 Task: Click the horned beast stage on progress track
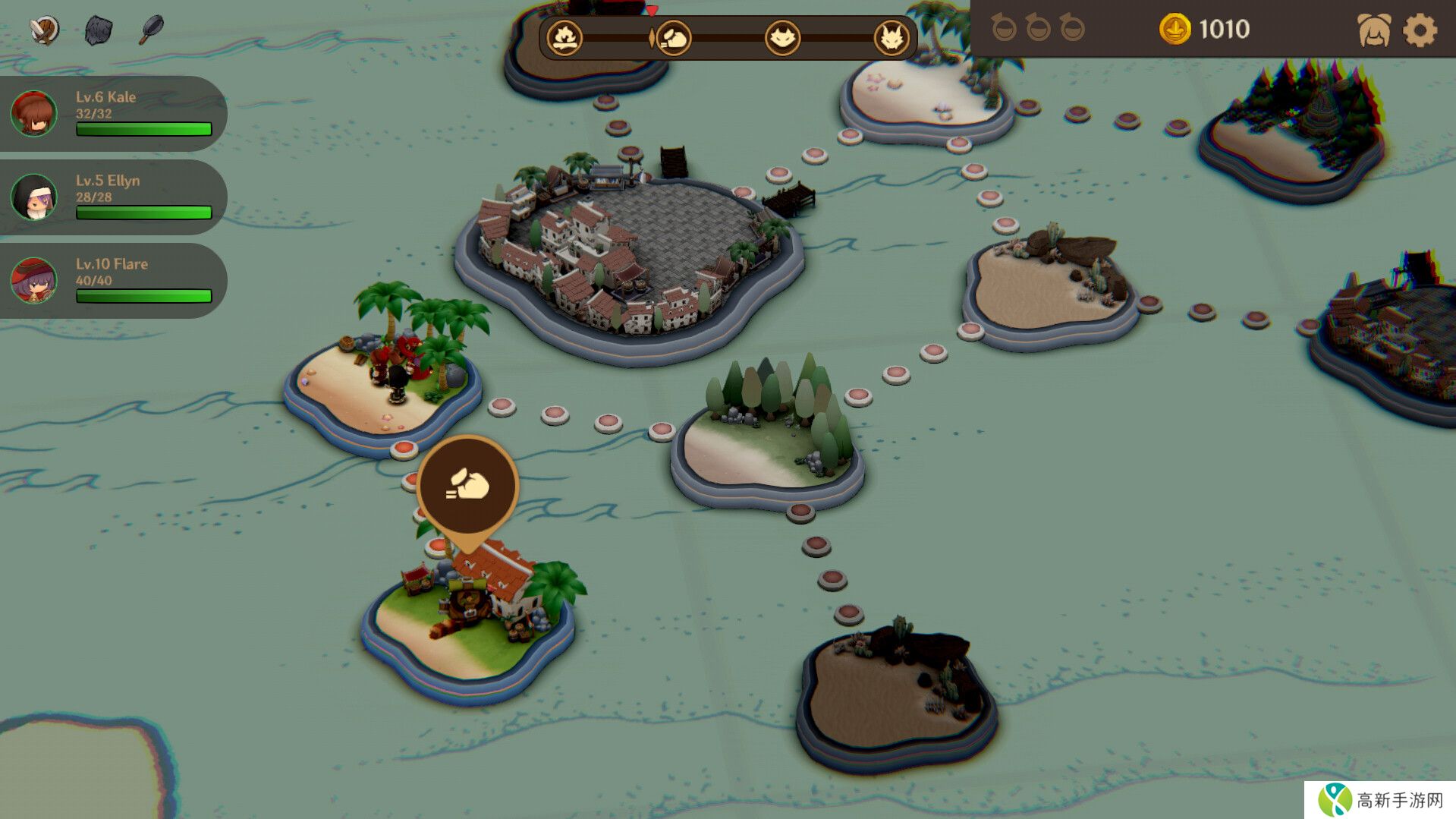[x=891, y=38]
